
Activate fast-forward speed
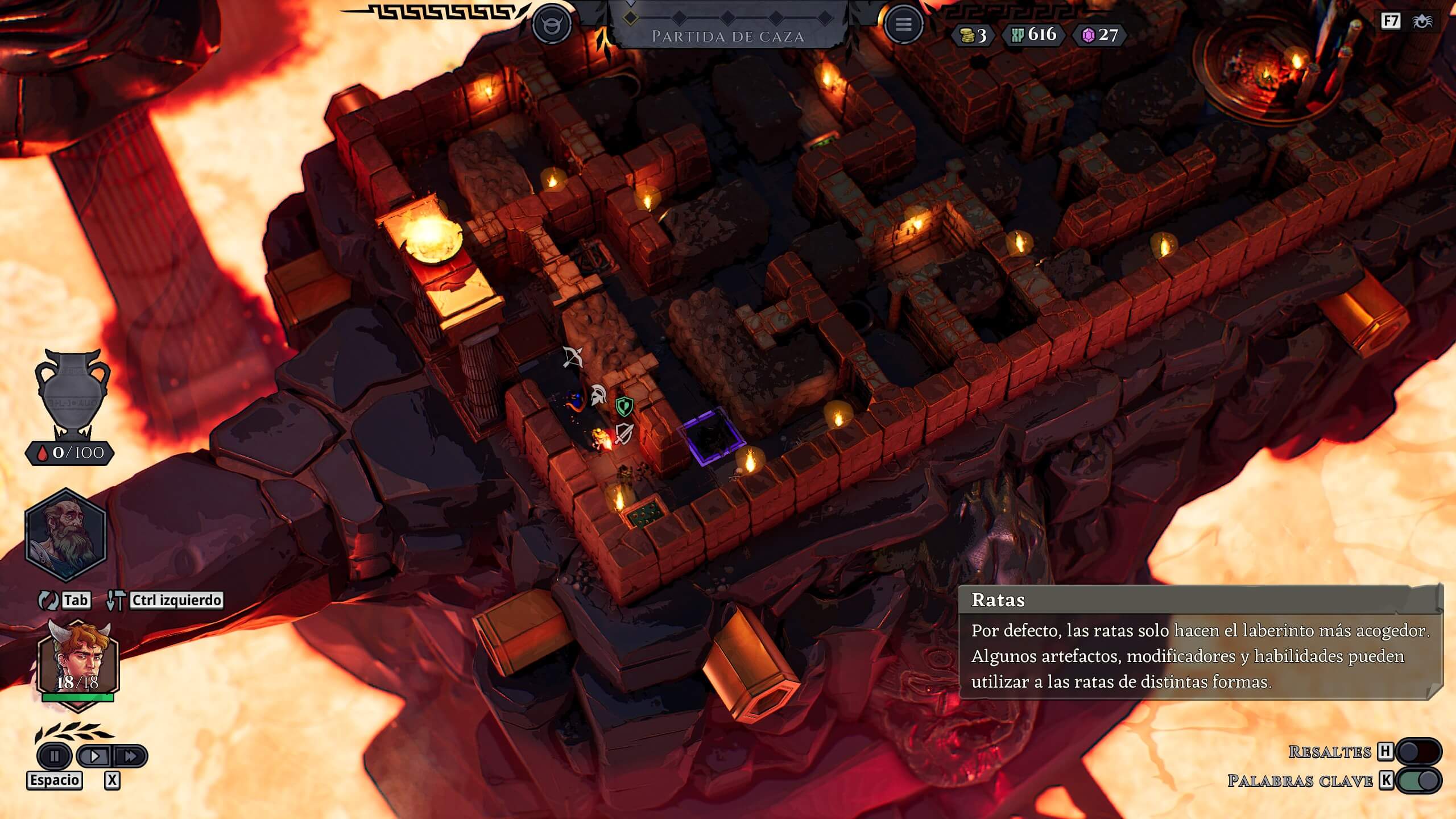pos(130,756)
